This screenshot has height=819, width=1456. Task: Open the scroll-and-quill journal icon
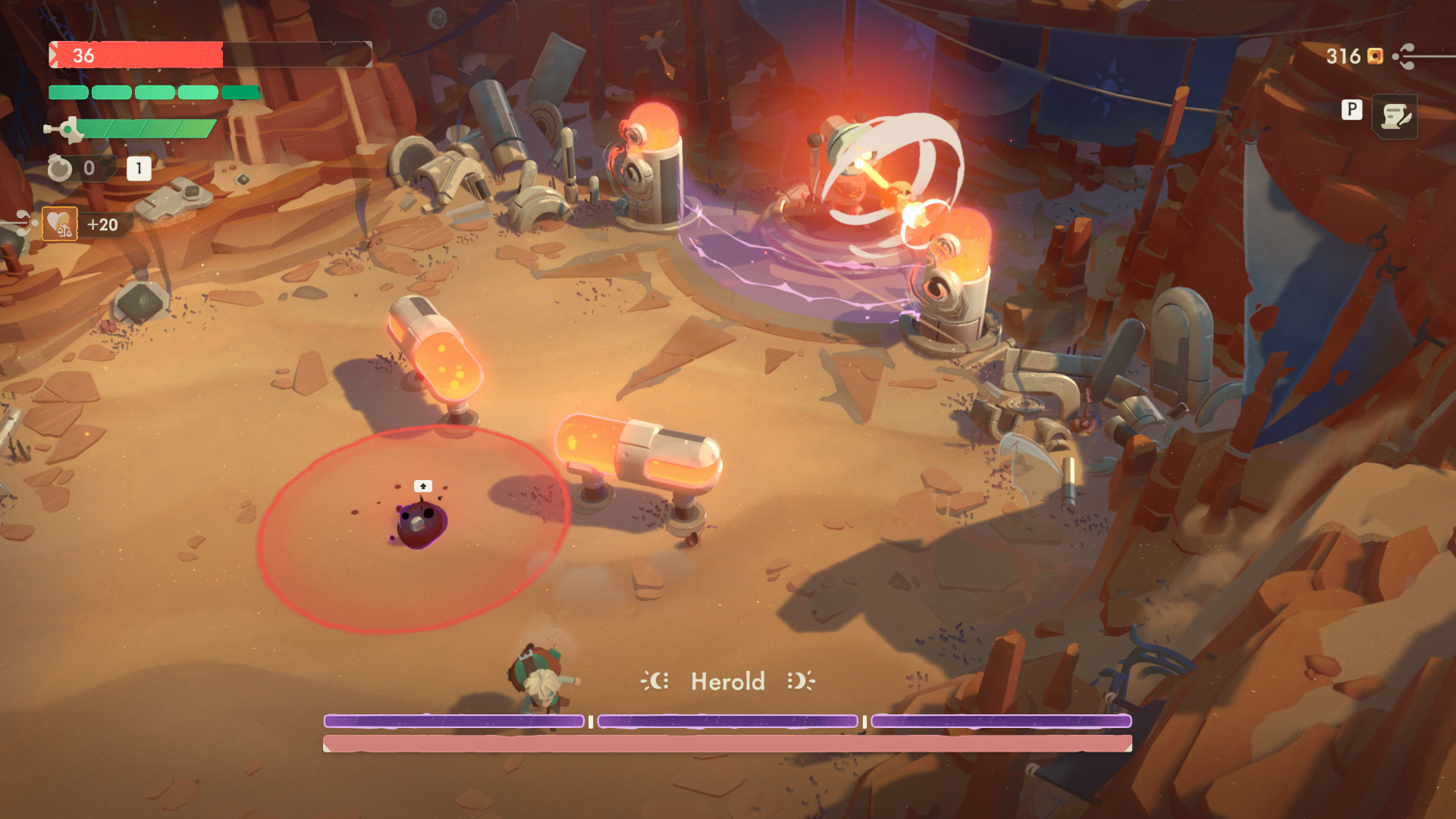pos(1395,116)
